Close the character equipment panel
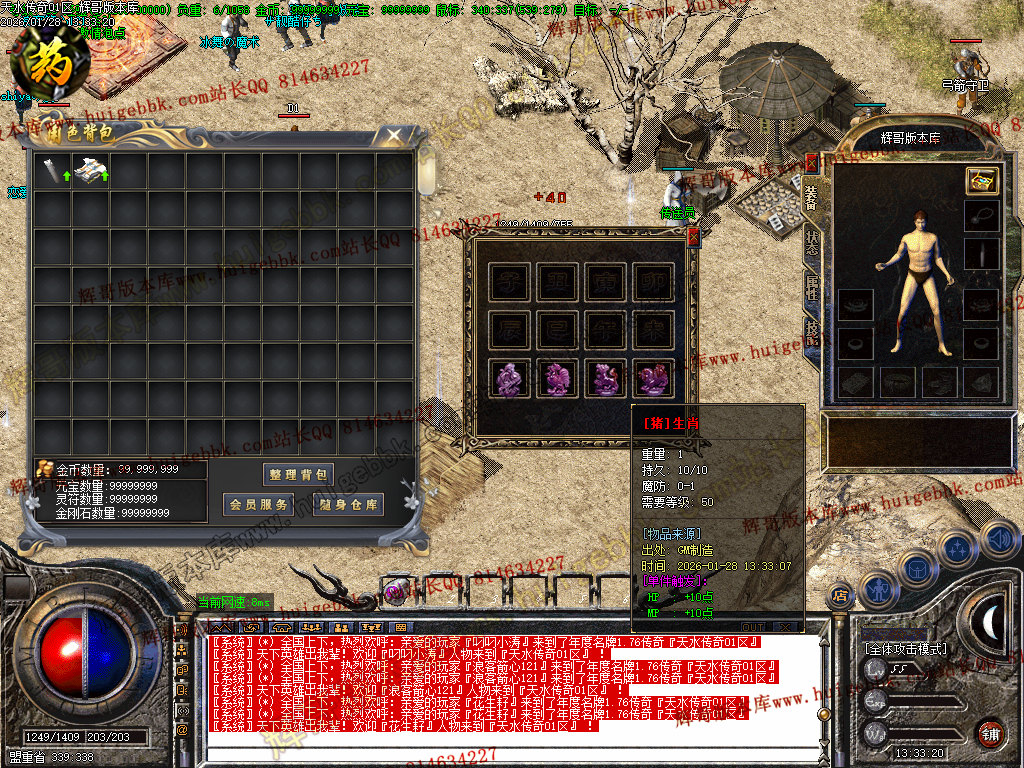1024x768 pixels. [811, 162]
